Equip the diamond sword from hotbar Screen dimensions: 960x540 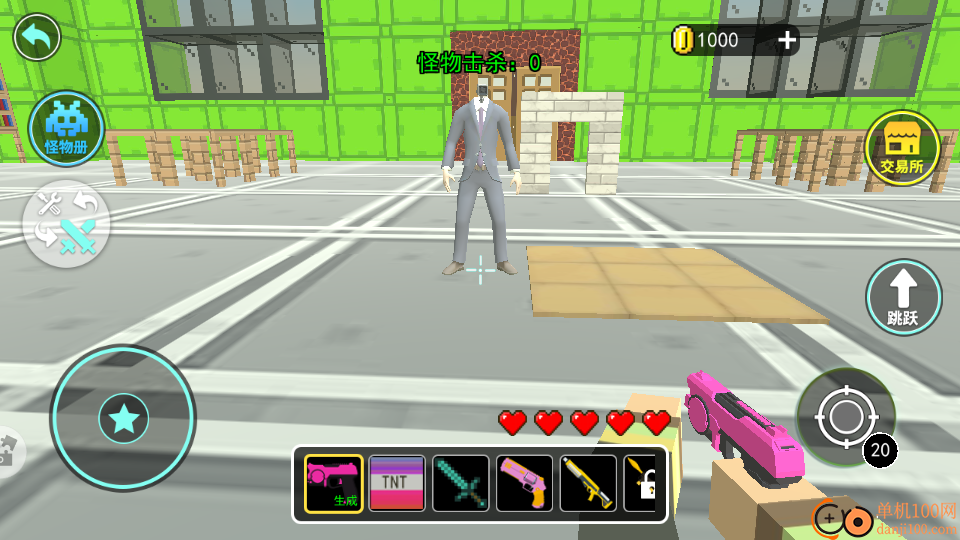pyautogui.click(x=461, y=484)
